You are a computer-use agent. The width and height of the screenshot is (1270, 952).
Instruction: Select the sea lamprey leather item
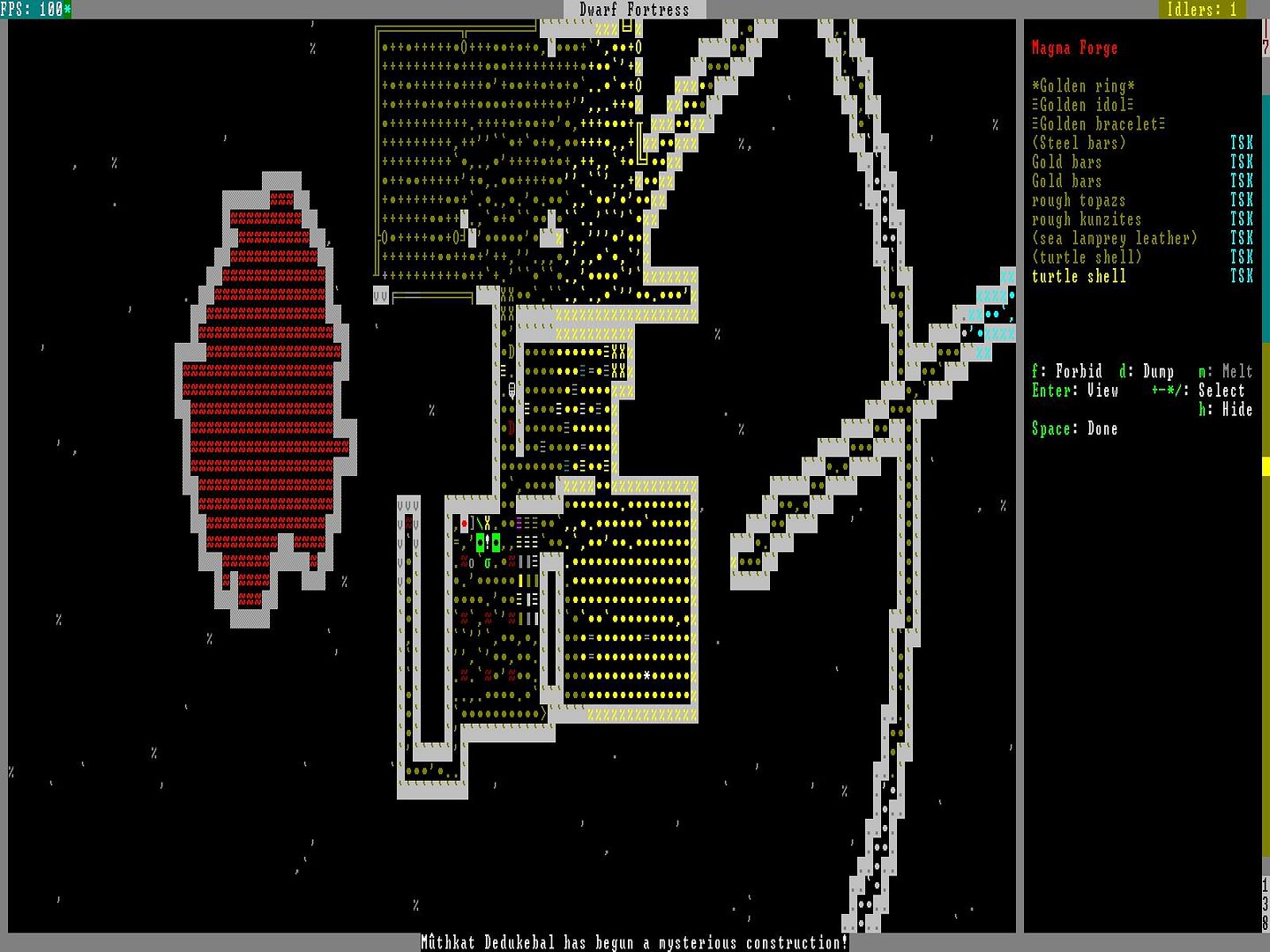pyautogui.click(x=1114, y=239)
